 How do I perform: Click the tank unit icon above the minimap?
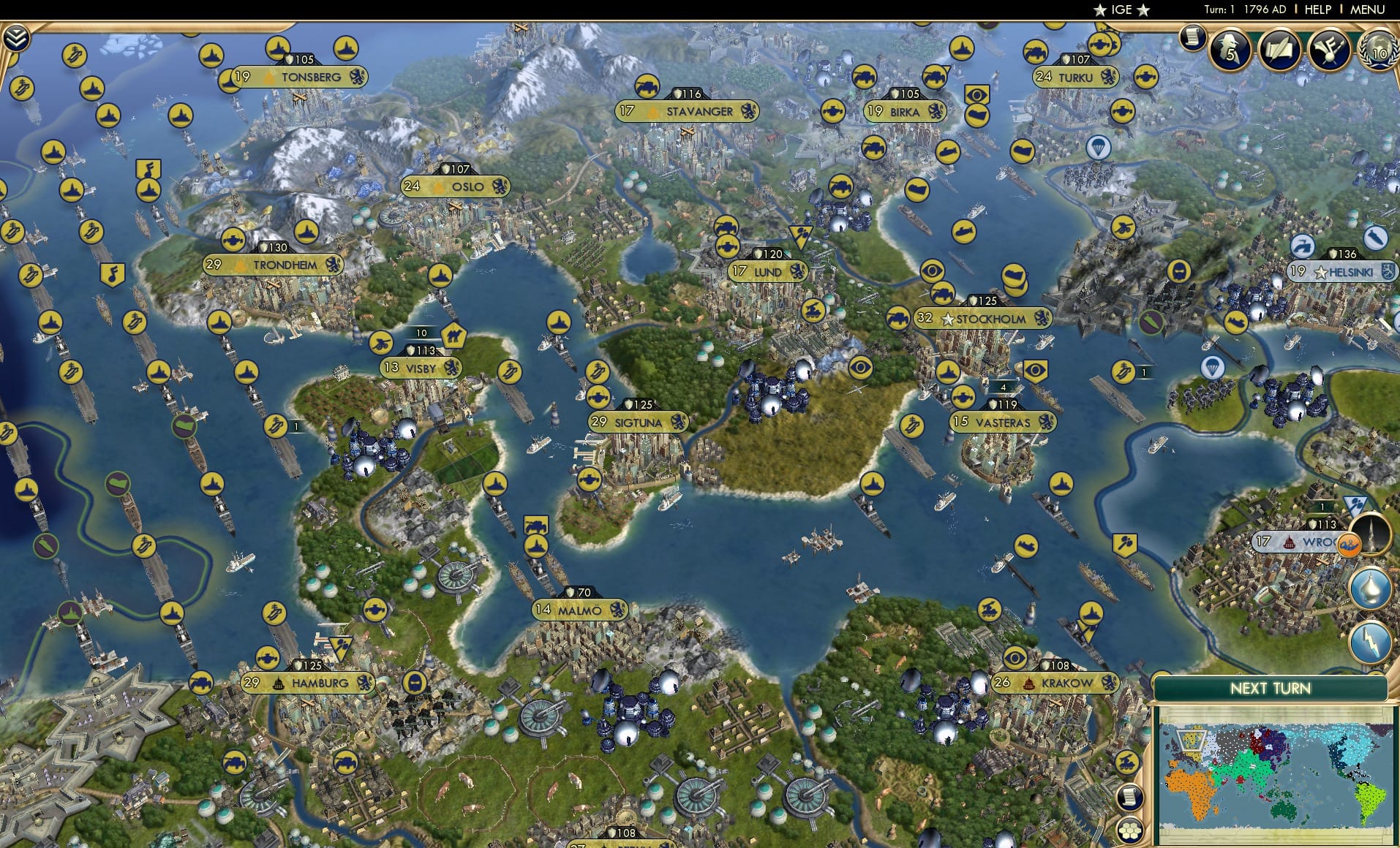1127,762
